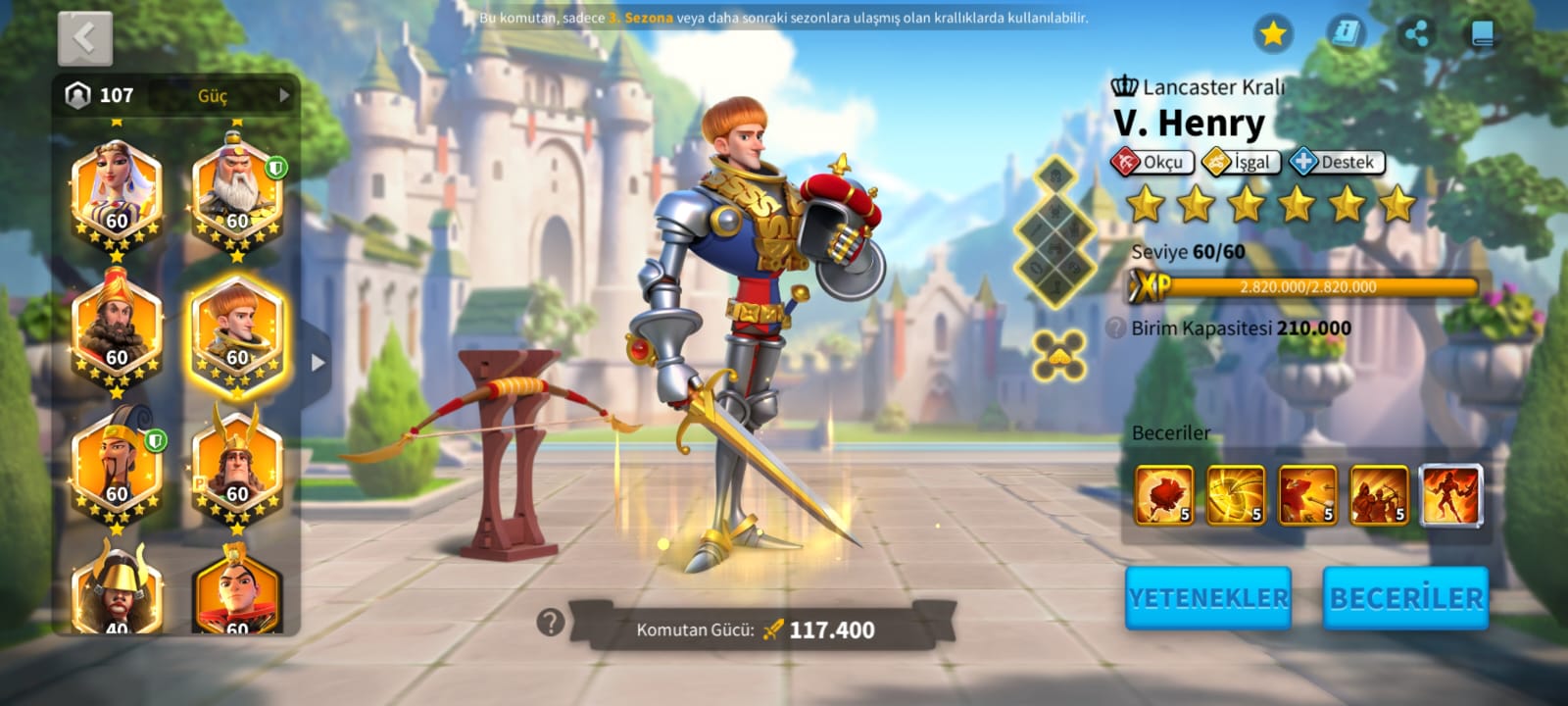The height and width of the screenshot is (706, 1568).
Task: Open the commander info card icon
Action: [x=1346, y=34]
